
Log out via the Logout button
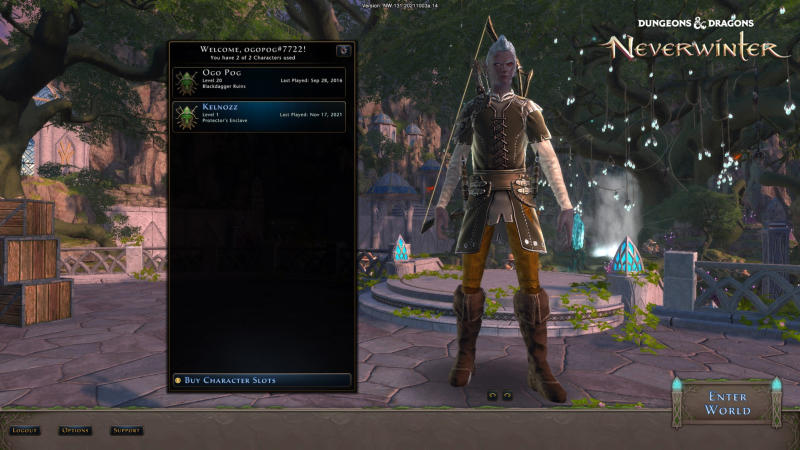coord(25,431)
